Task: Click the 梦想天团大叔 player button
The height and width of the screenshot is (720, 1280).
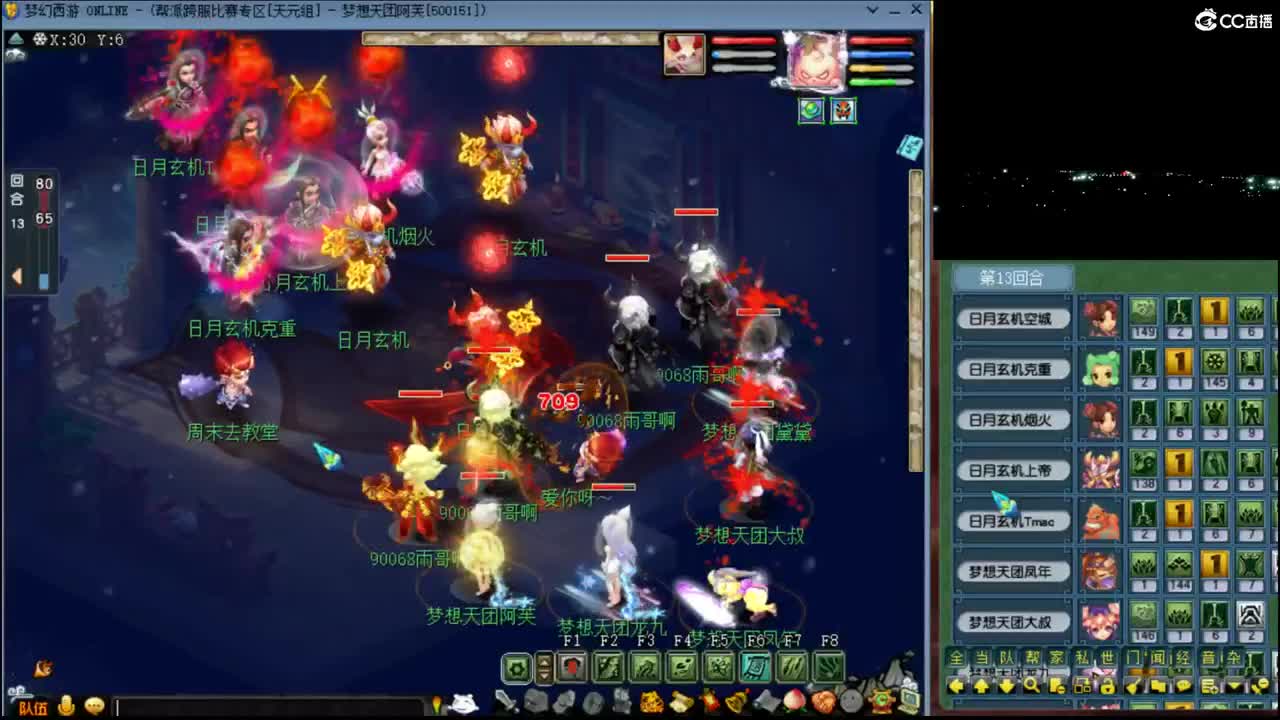Action: (1012, 621)
